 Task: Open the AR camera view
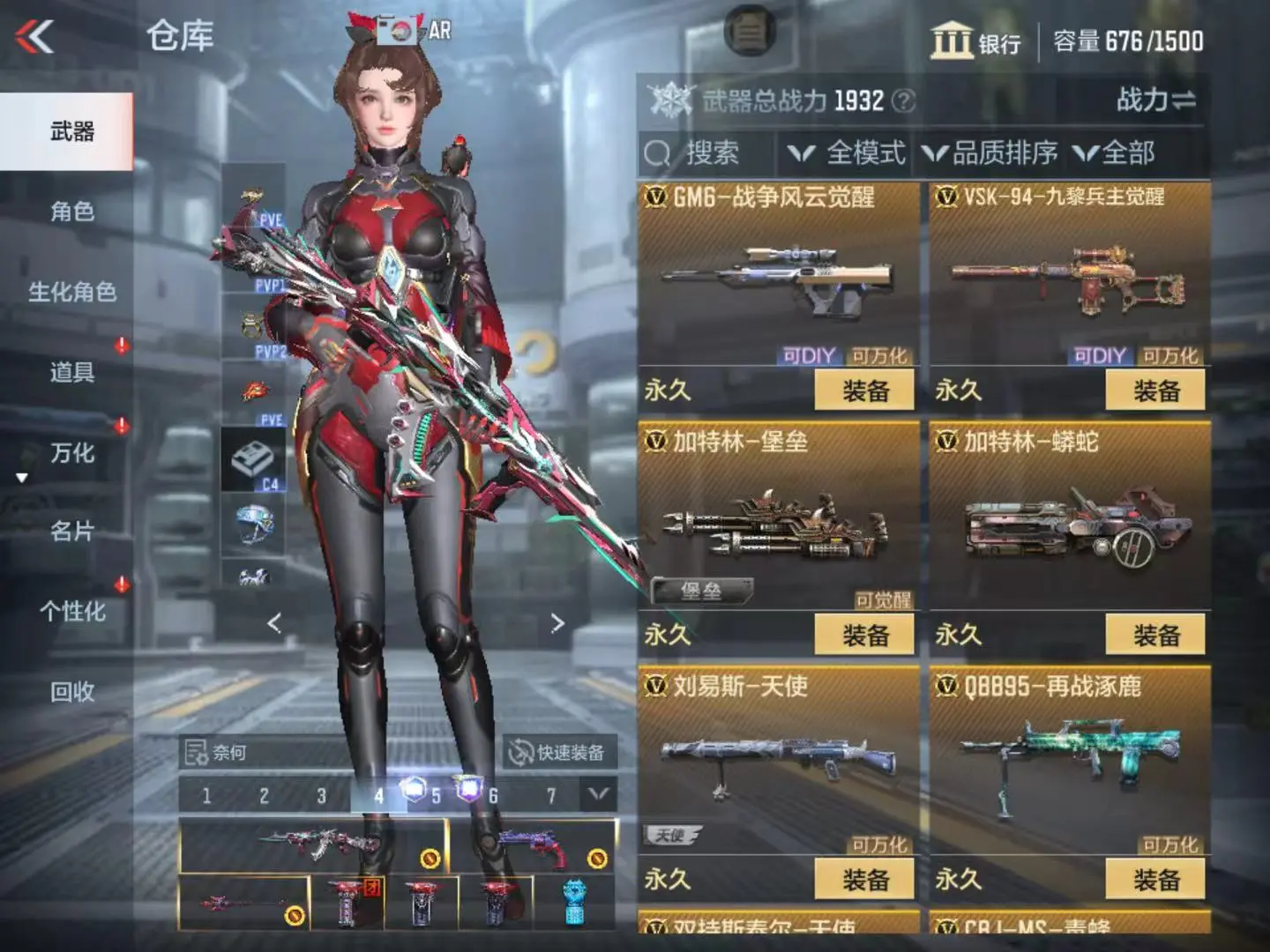(x=413, y=31)
